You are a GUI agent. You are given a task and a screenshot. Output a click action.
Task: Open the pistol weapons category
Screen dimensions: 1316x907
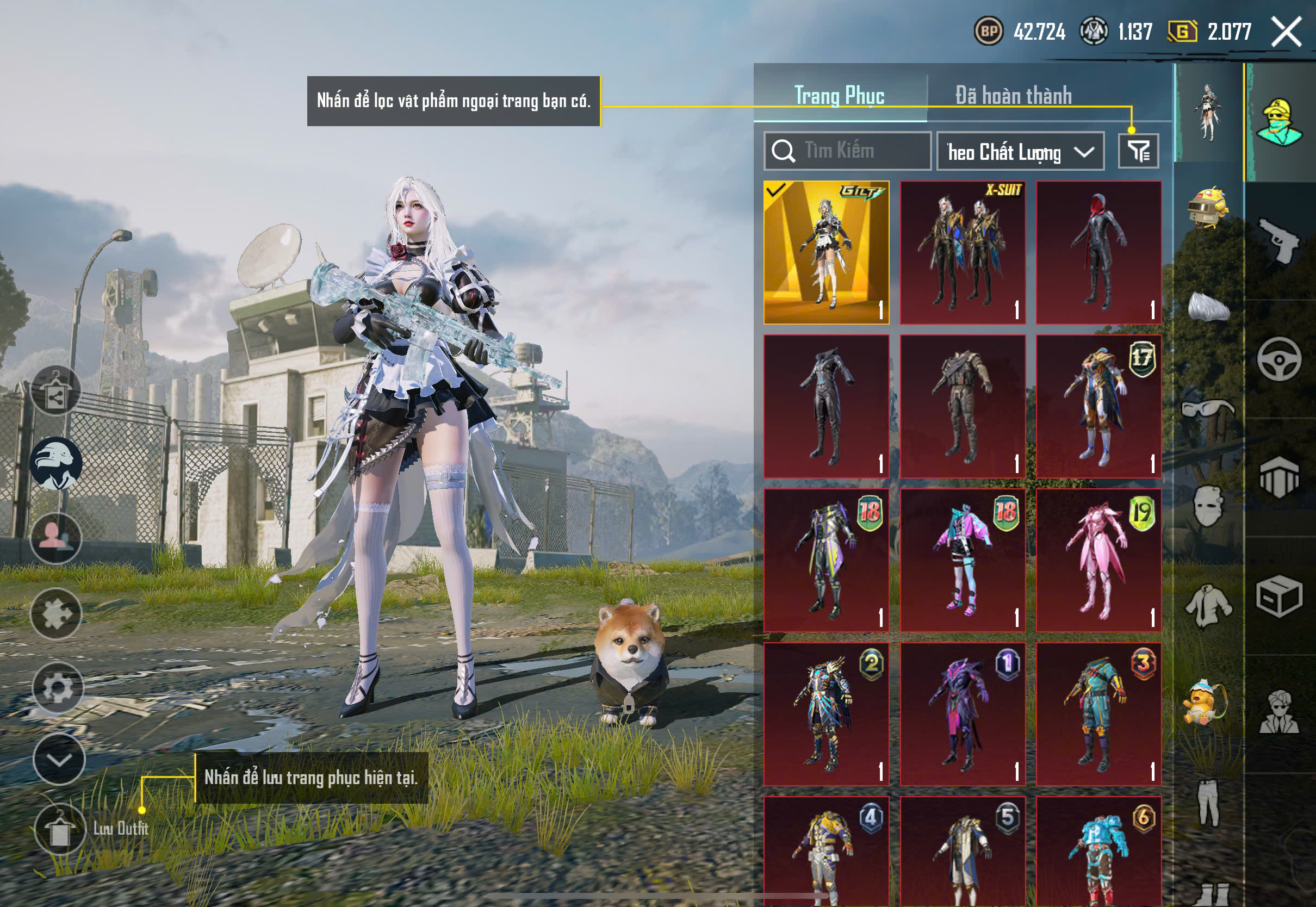1280,241
